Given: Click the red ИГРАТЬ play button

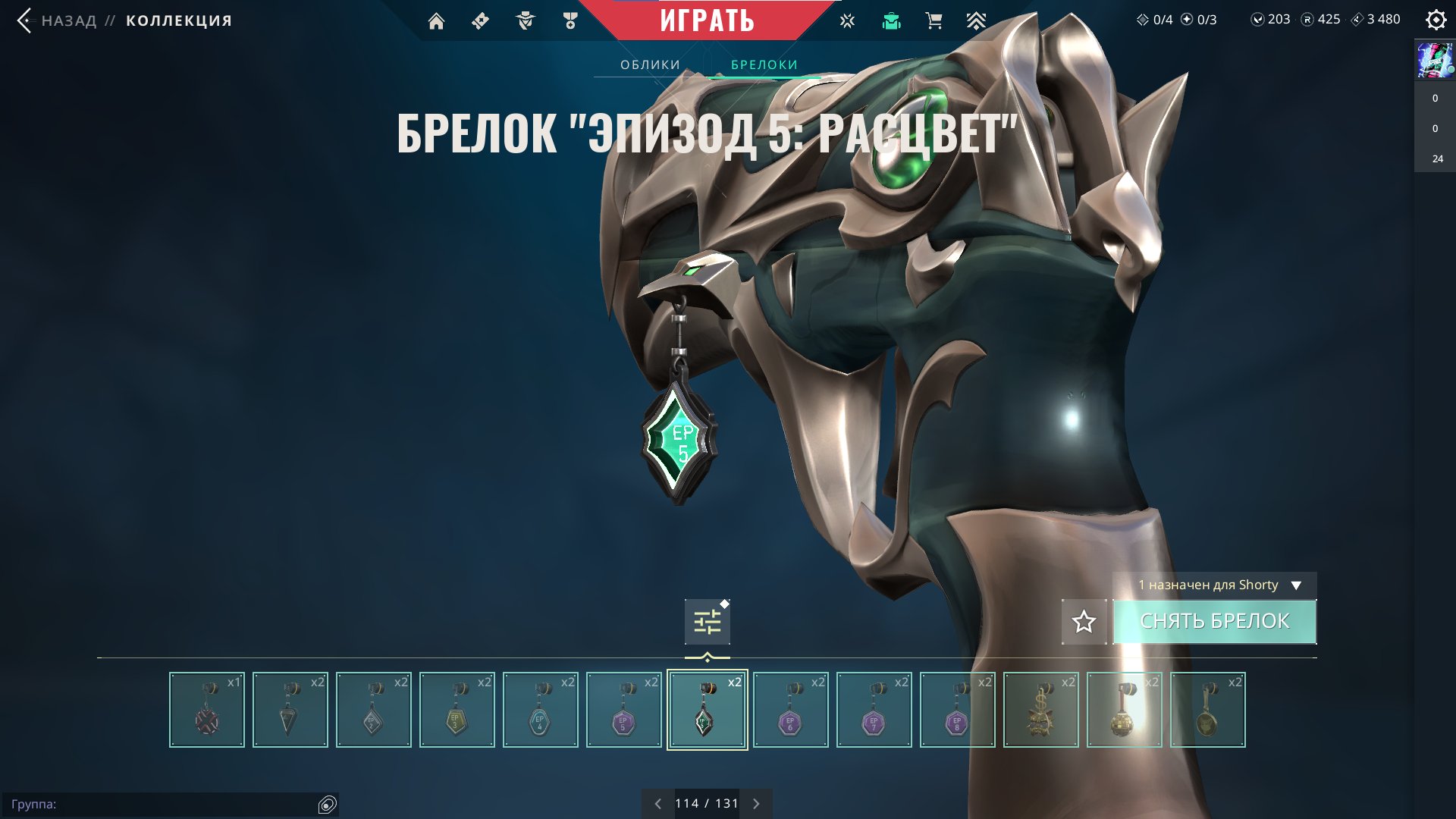Looking at the screenshot, I should pyautogui.click(x=707, y=20).
